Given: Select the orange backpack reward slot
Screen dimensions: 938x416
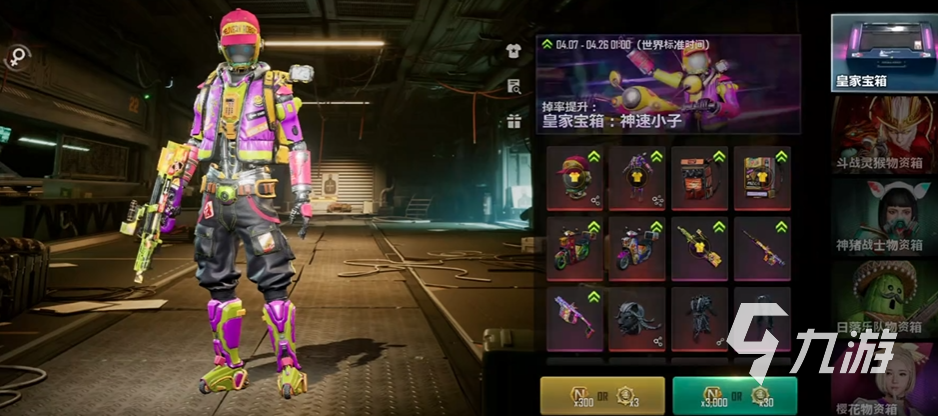Looking at the screenshot, I should click(x=699, y=178).
